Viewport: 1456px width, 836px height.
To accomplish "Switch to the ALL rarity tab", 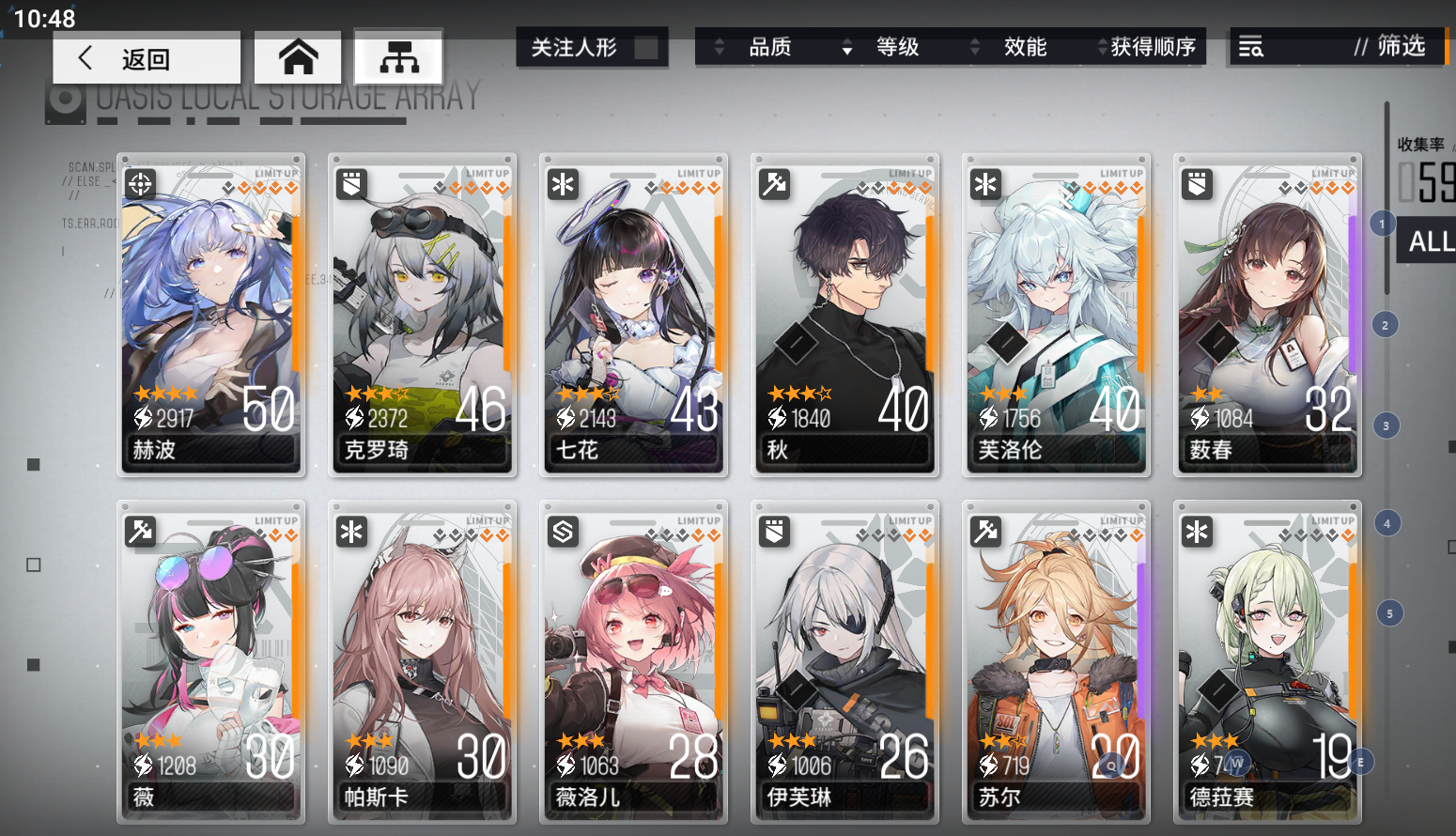I will 1427,240.
